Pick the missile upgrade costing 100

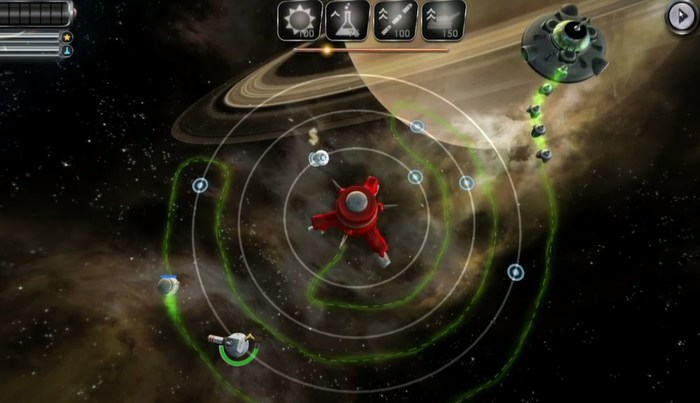point(395,21)
